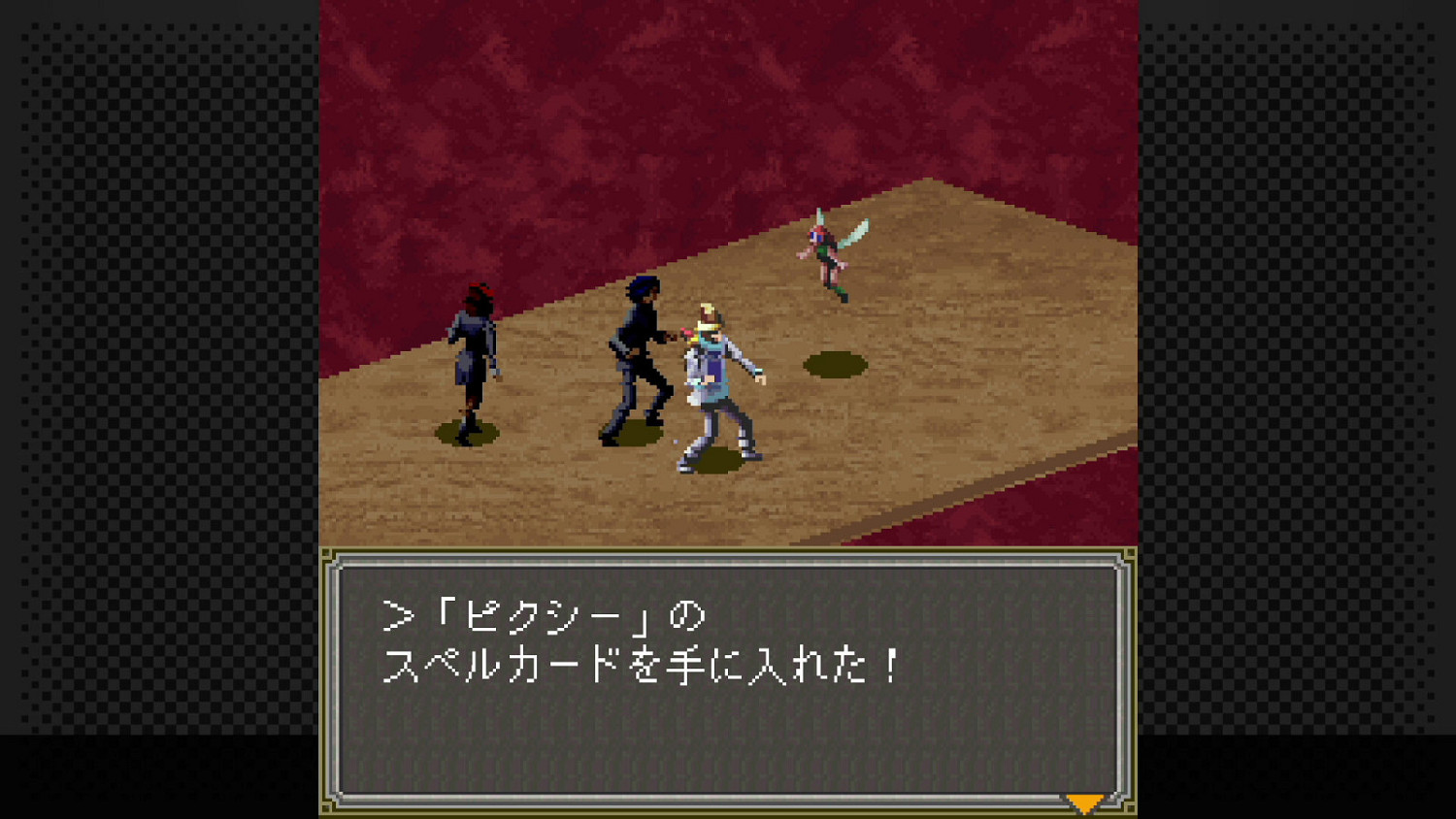The width and height of the screenshot is (1456, 819).
Task: Advance the dialogue with the triangle indicator
Action: pos(1083,803)
